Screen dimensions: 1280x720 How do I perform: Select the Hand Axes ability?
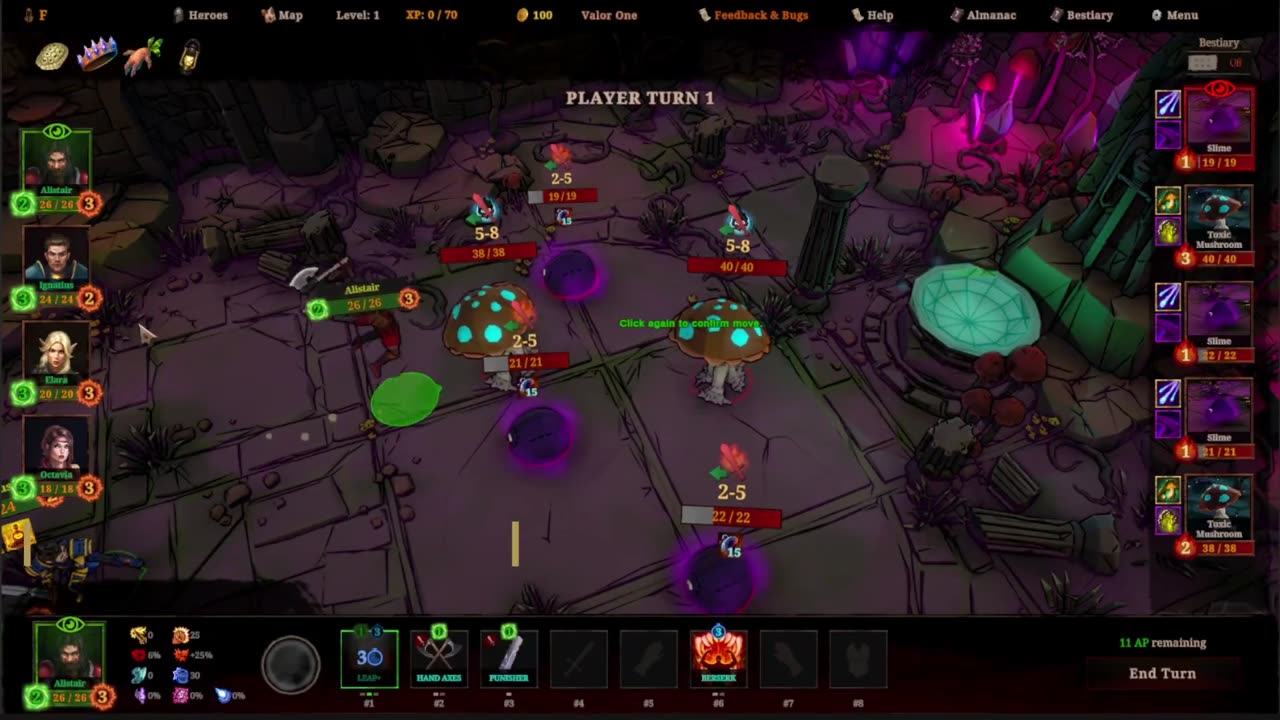click(438, 659)
